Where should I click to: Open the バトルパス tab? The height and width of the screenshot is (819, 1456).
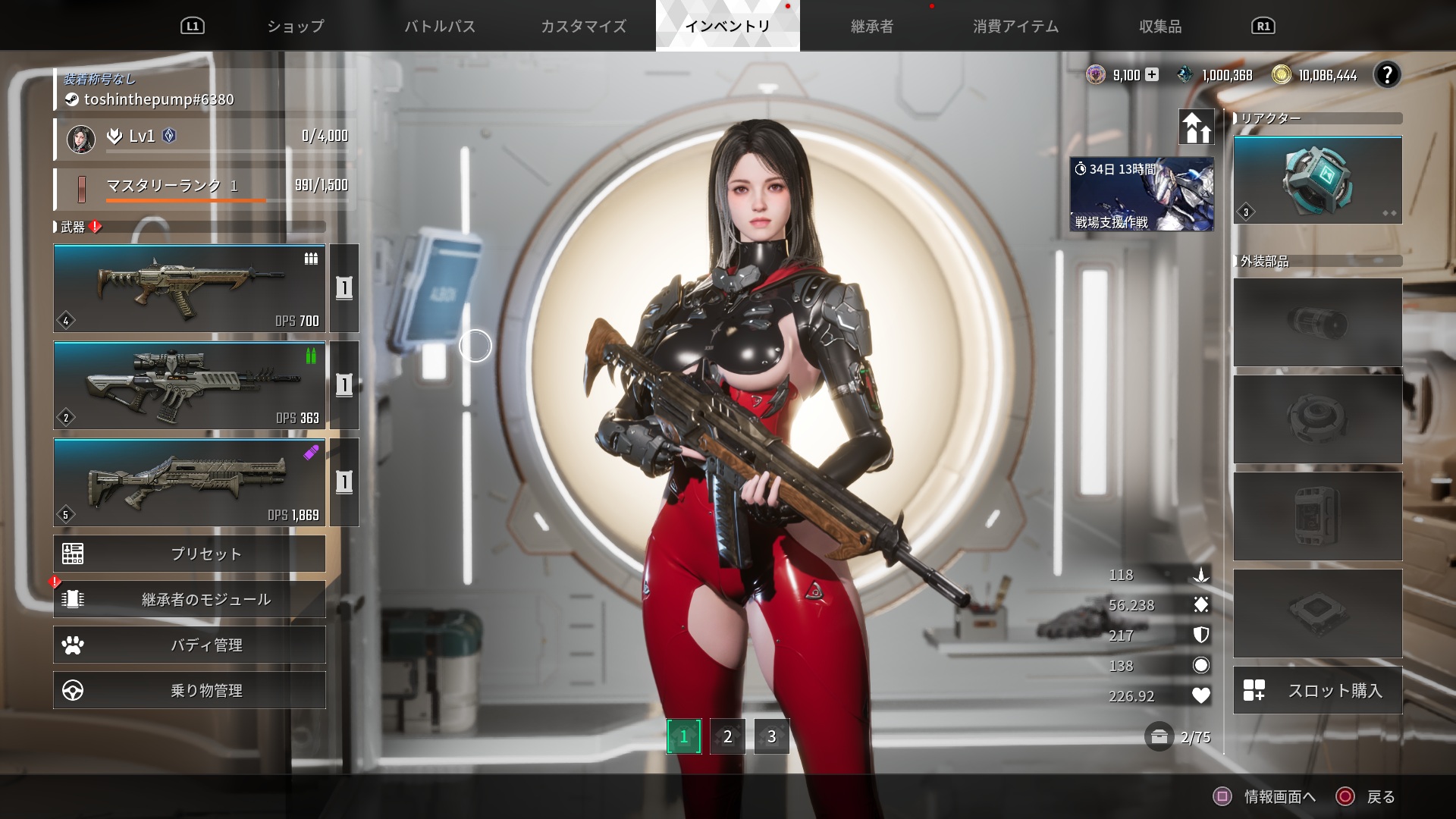440,27
